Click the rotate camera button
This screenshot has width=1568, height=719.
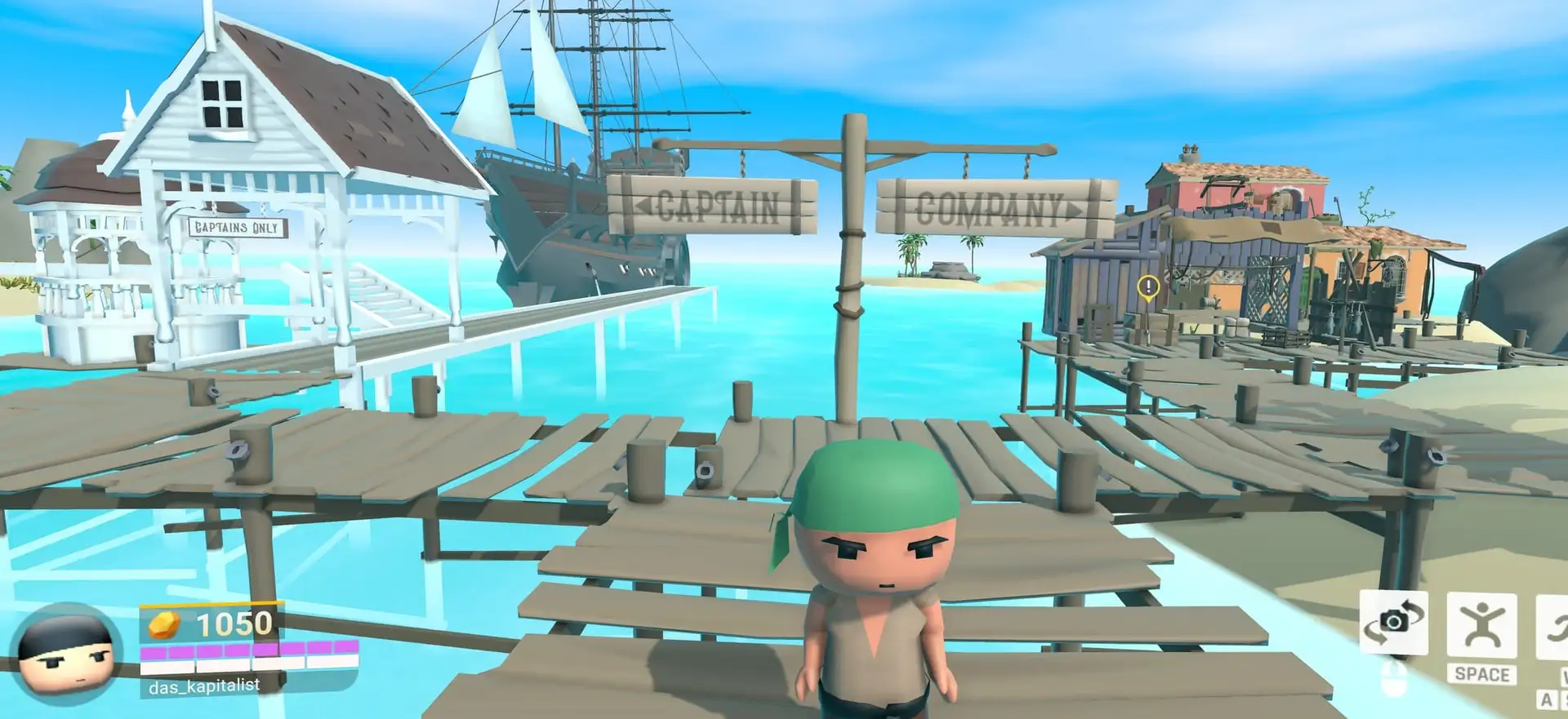1393,623
